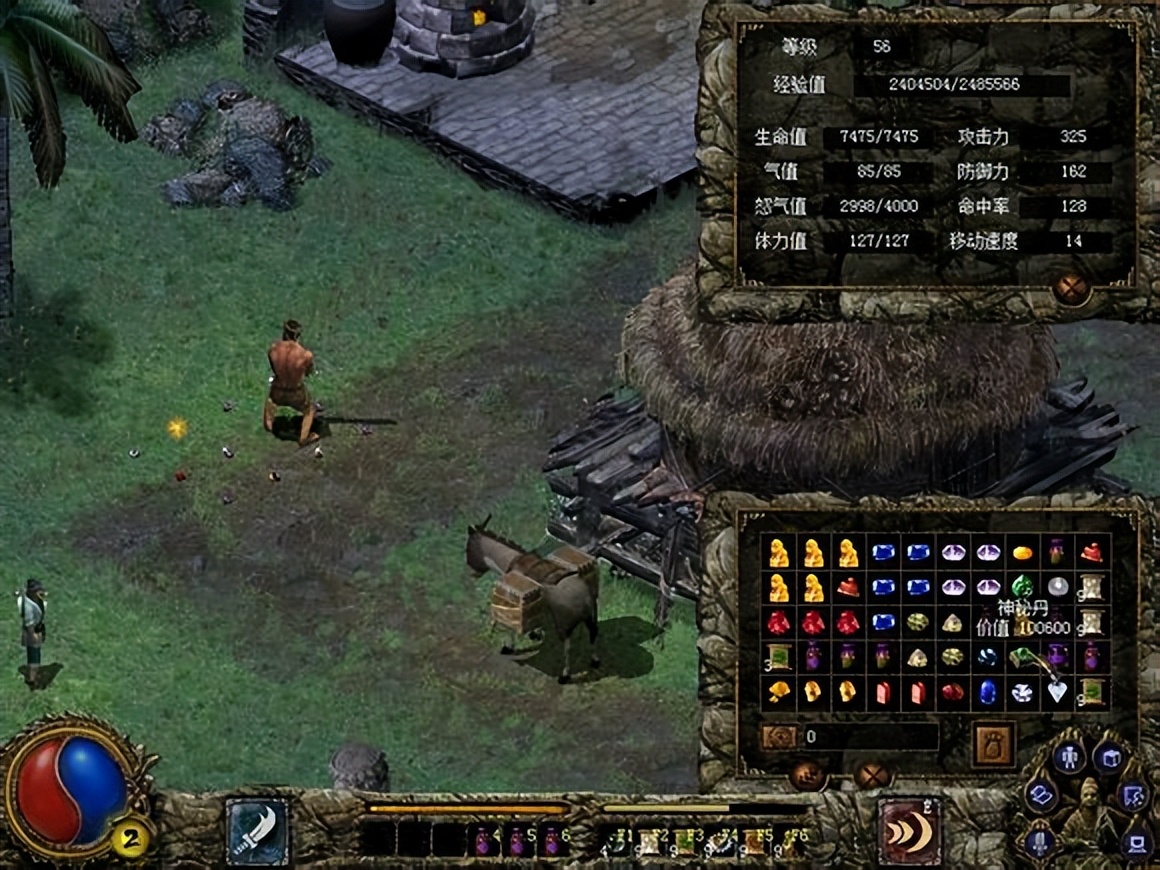
Task: Choose the silver pearl orb in inventory
Action: click(x=1057, y=587)
